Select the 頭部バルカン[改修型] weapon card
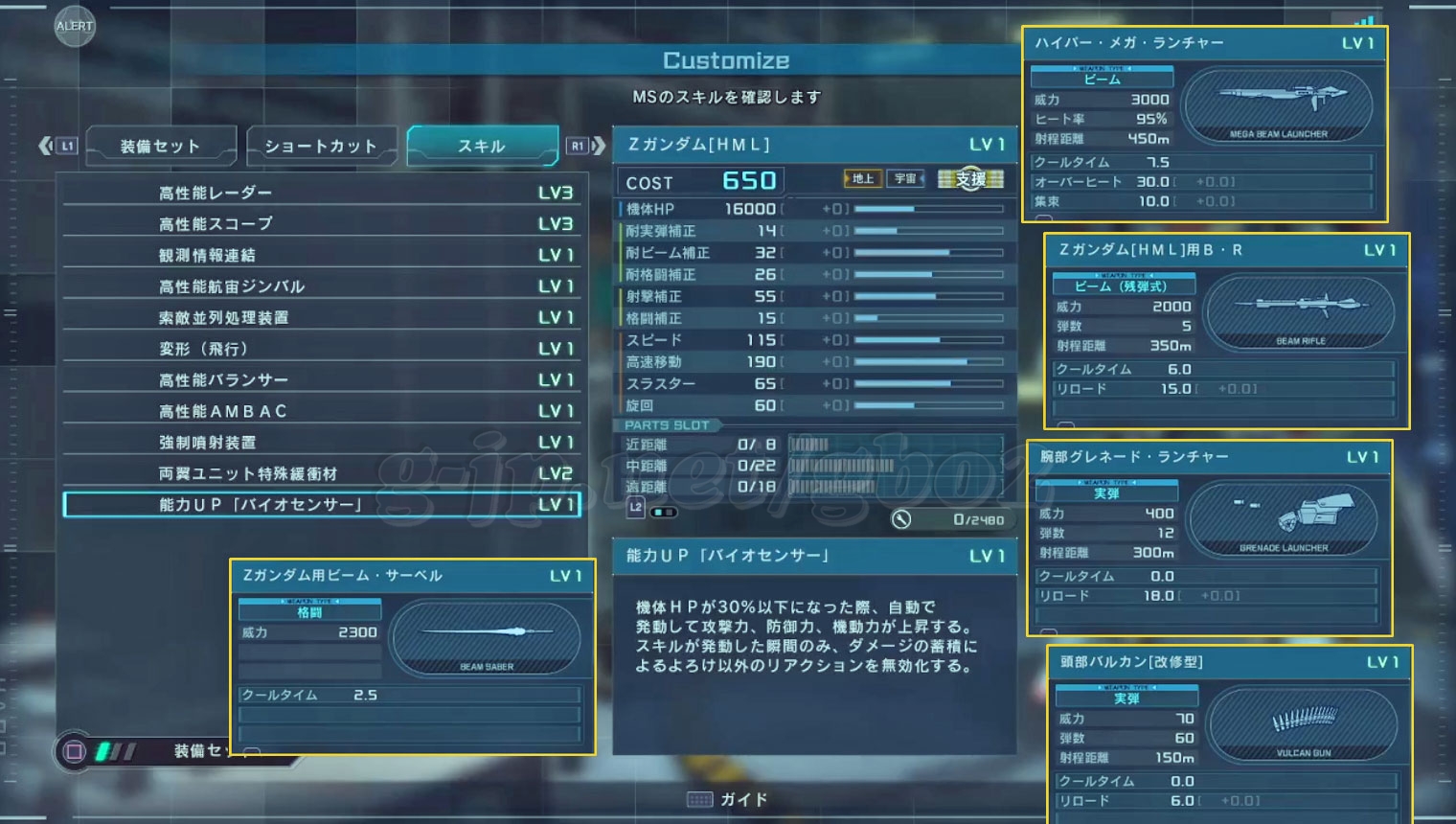 point(1229,735)
